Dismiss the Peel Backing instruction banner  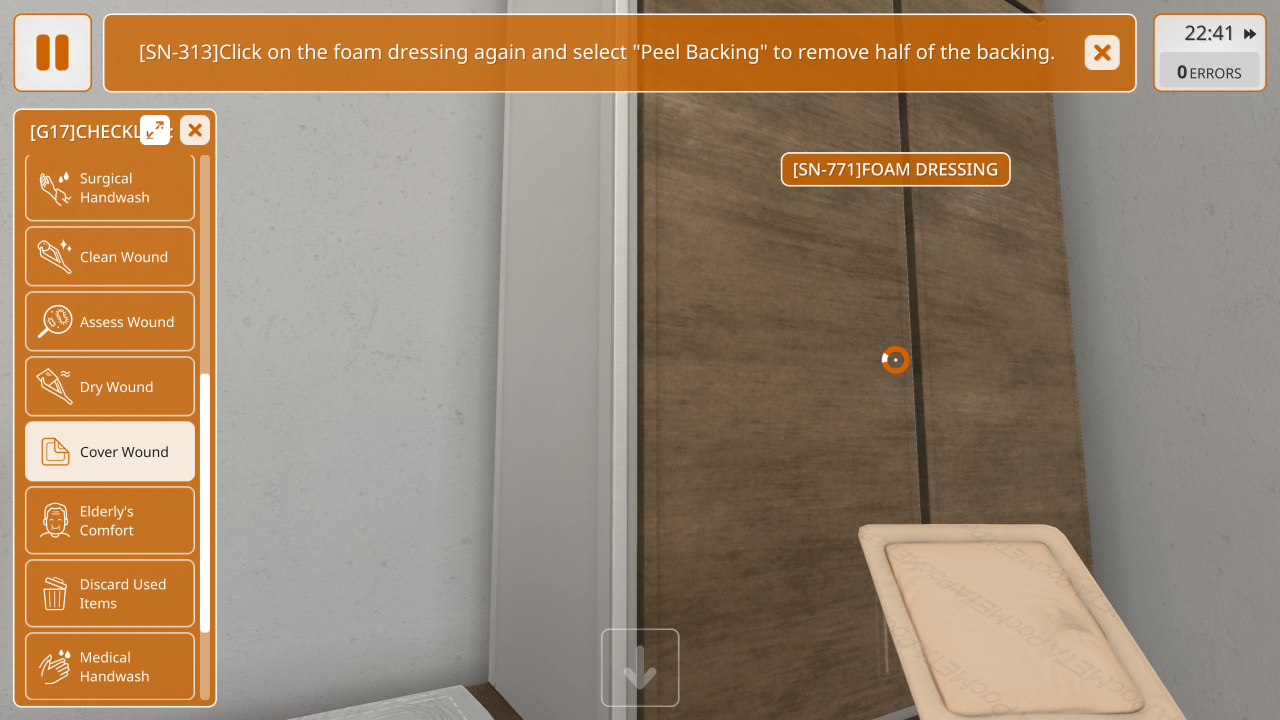1101,53
